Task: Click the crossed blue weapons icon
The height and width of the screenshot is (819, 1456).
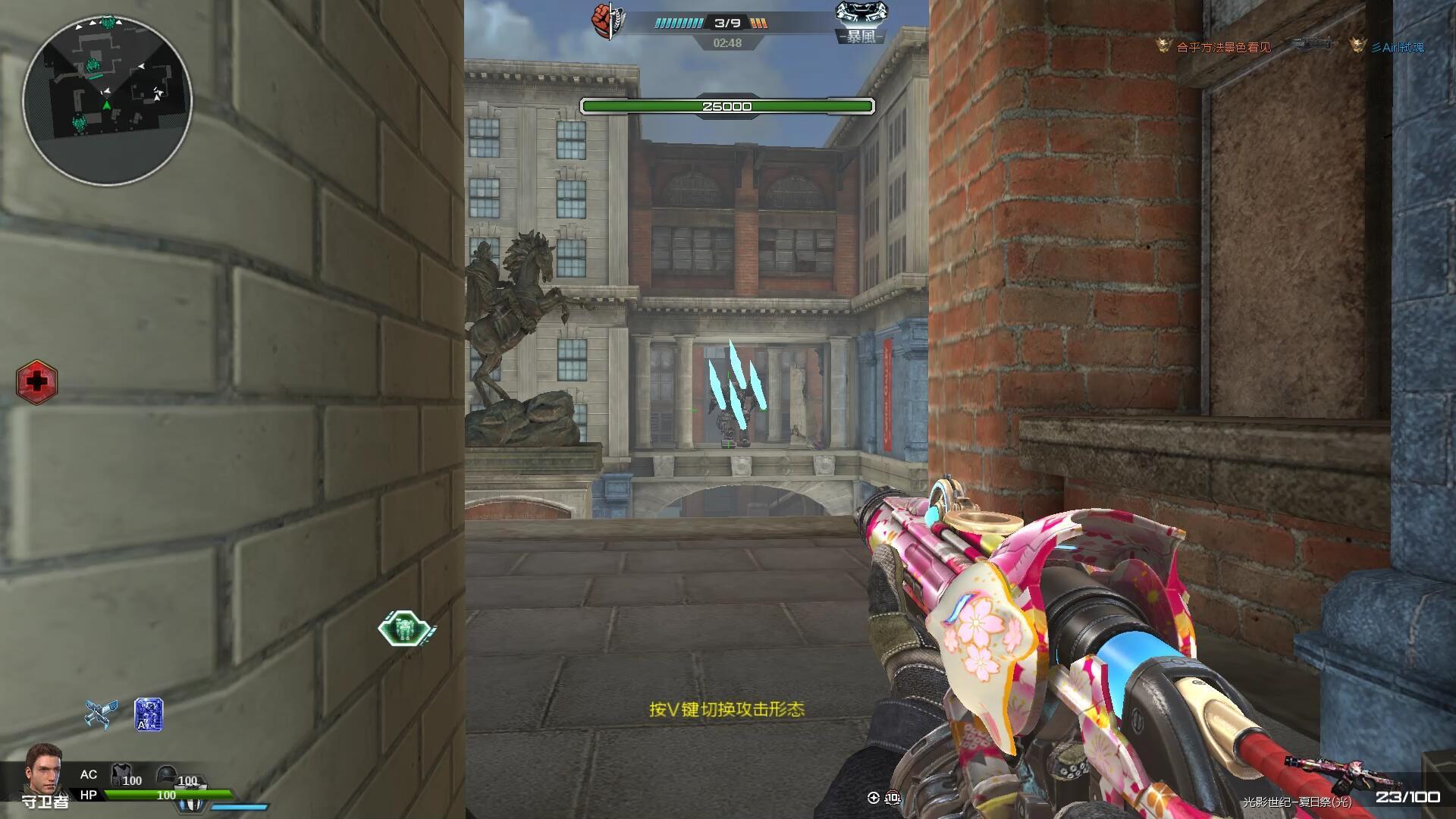Action: [x=102, y=714]
